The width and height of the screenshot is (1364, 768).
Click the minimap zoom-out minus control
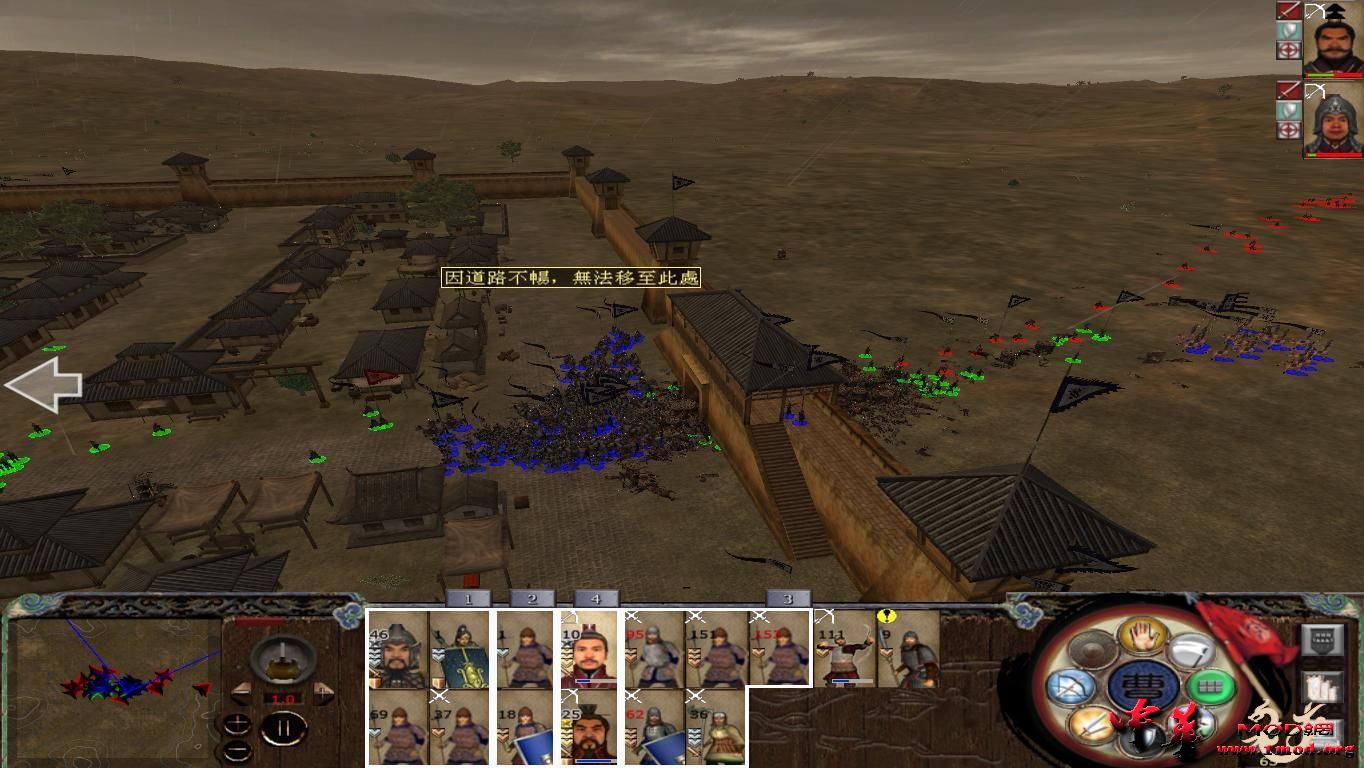(x=237, y=750)
